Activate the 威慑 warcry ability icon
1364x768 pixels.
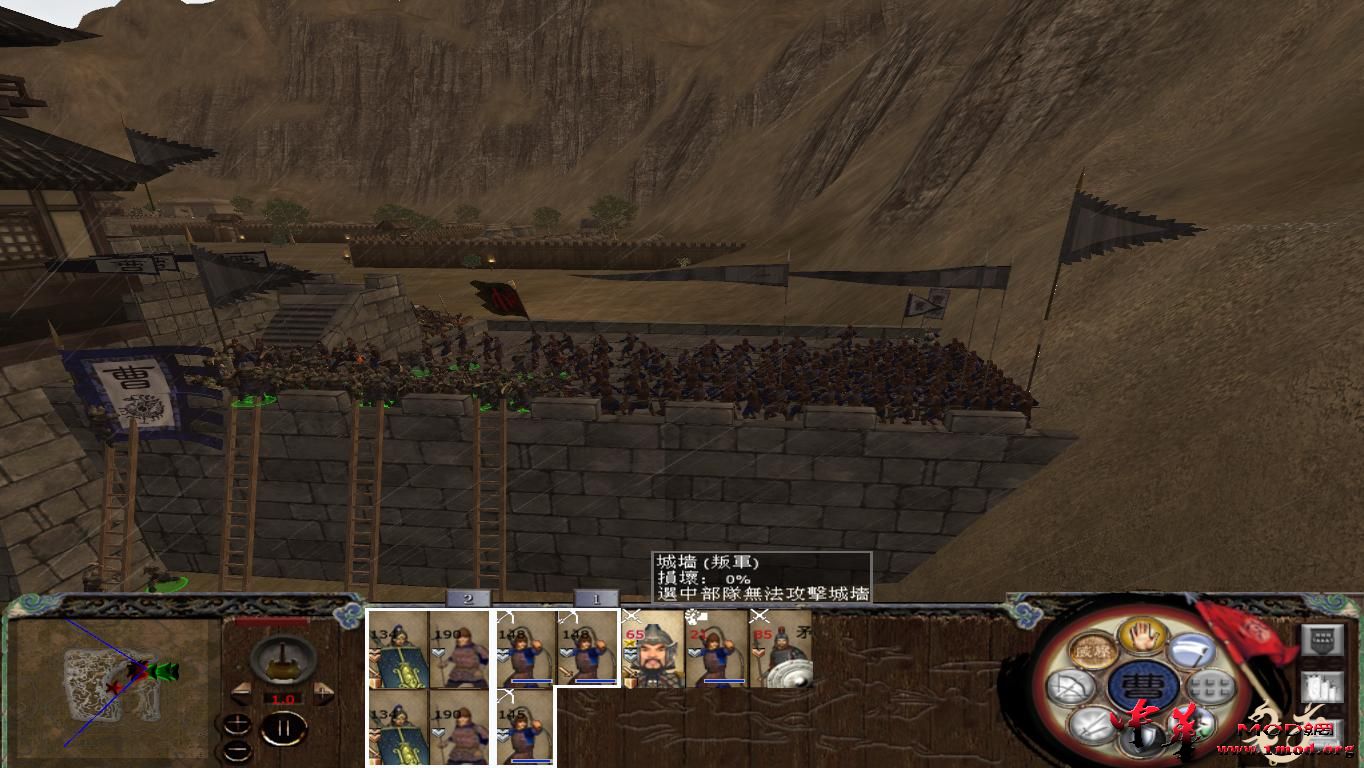click(1093, 651)
